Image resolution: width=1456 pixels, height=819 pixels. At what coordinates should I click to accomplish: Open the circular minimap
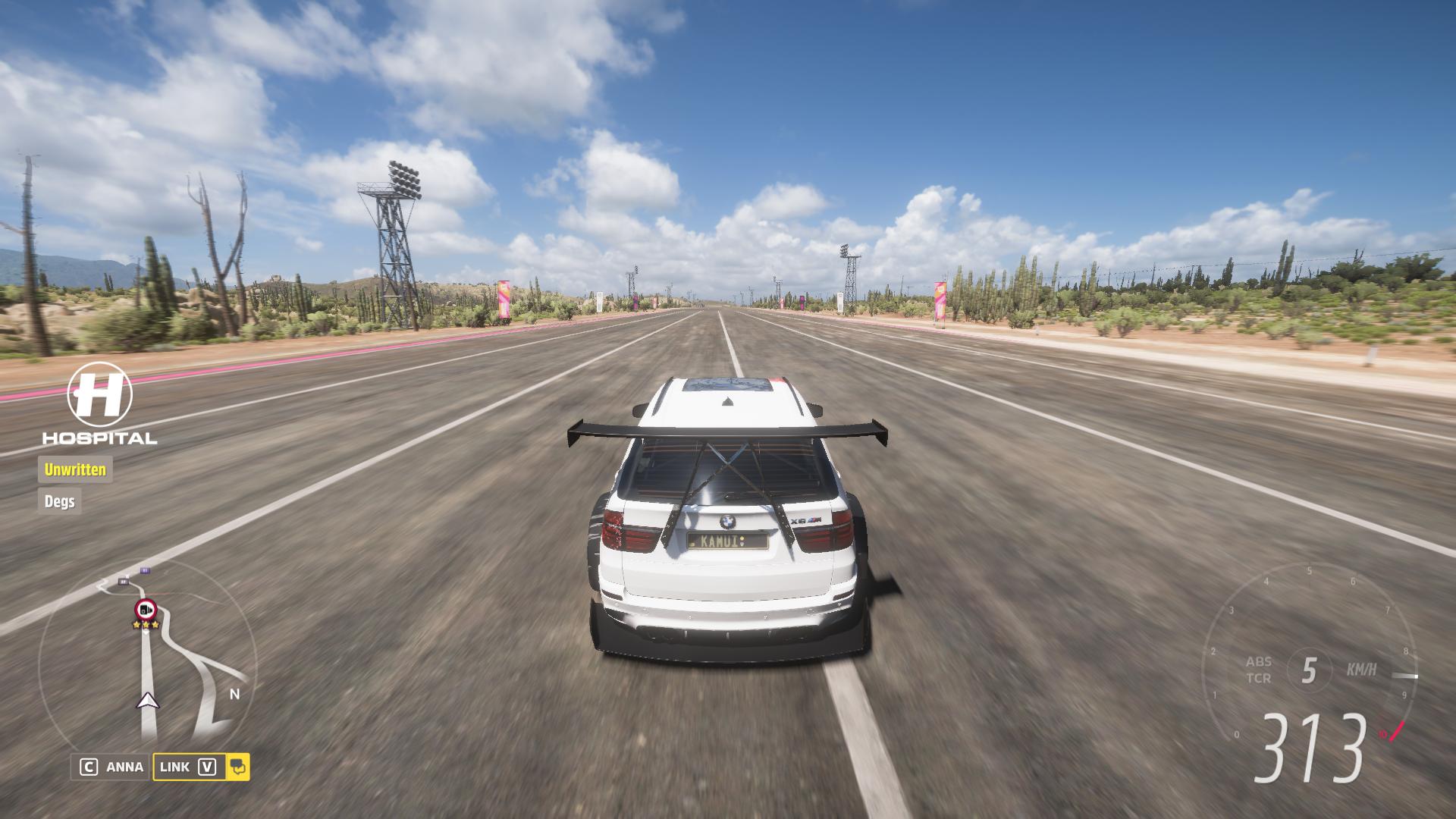[x=148, y=660]
